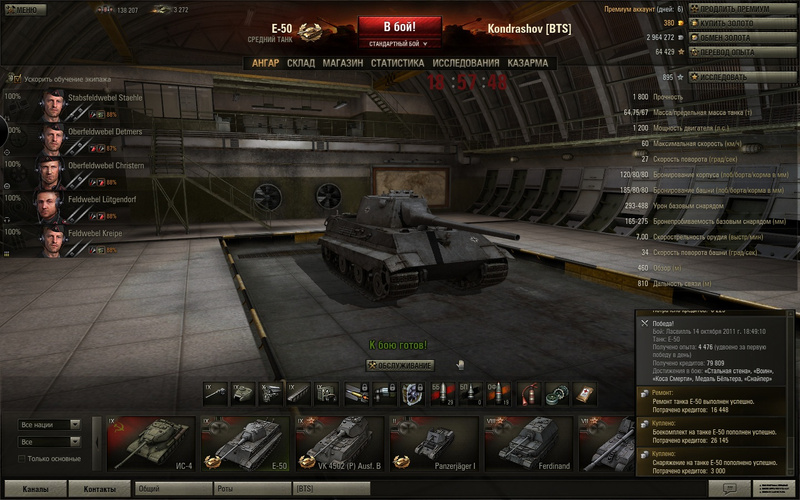The width and height of the screenshot is (800, 500).
Task: Open the СТАТИСТИКА tab
Action: pyautogui.click(x=397, y=63)
